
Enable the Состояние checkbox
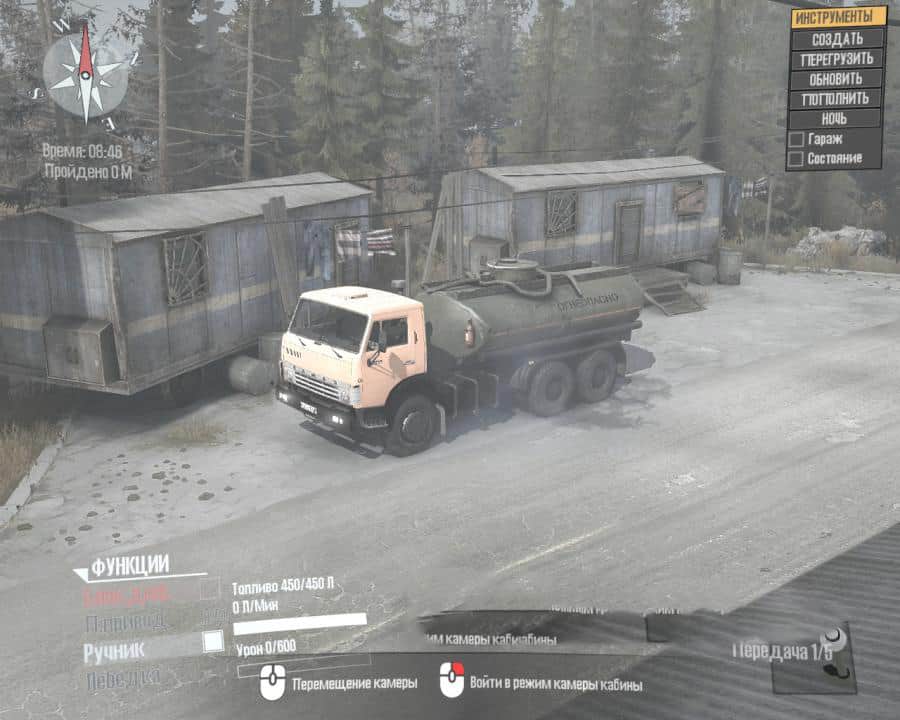point(796,158)
